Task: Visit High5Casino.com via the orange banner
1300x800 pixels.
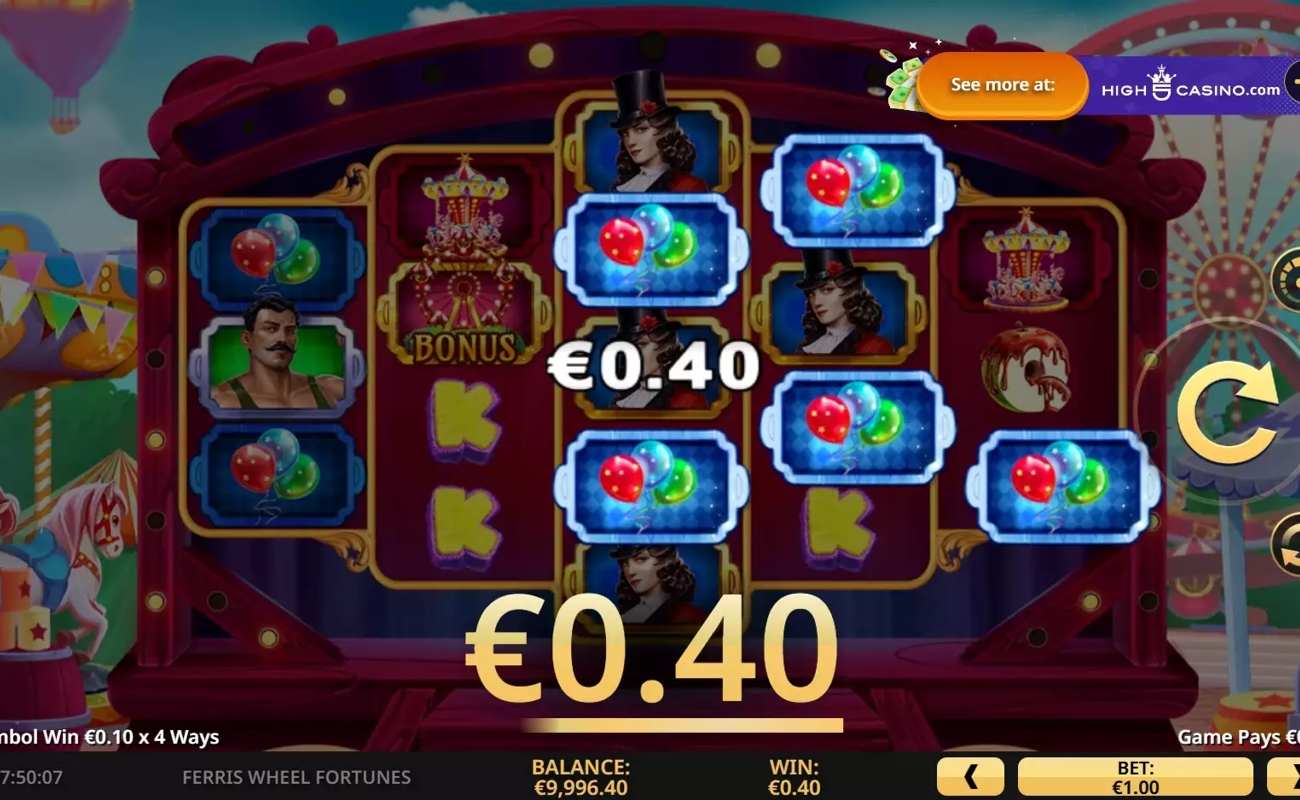Action: 1000,85
